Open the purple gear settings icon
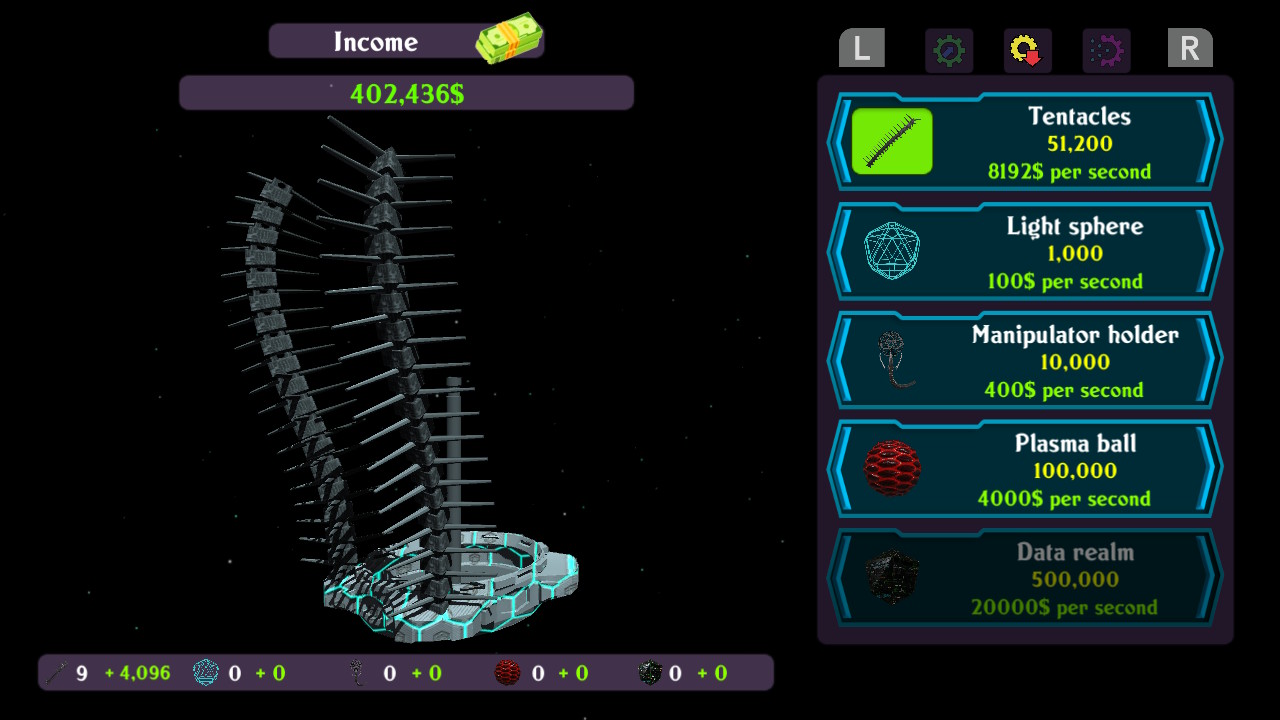The width and height of the screenshot is (1280, 720). pyautogui.click(x=1102, y=50)
